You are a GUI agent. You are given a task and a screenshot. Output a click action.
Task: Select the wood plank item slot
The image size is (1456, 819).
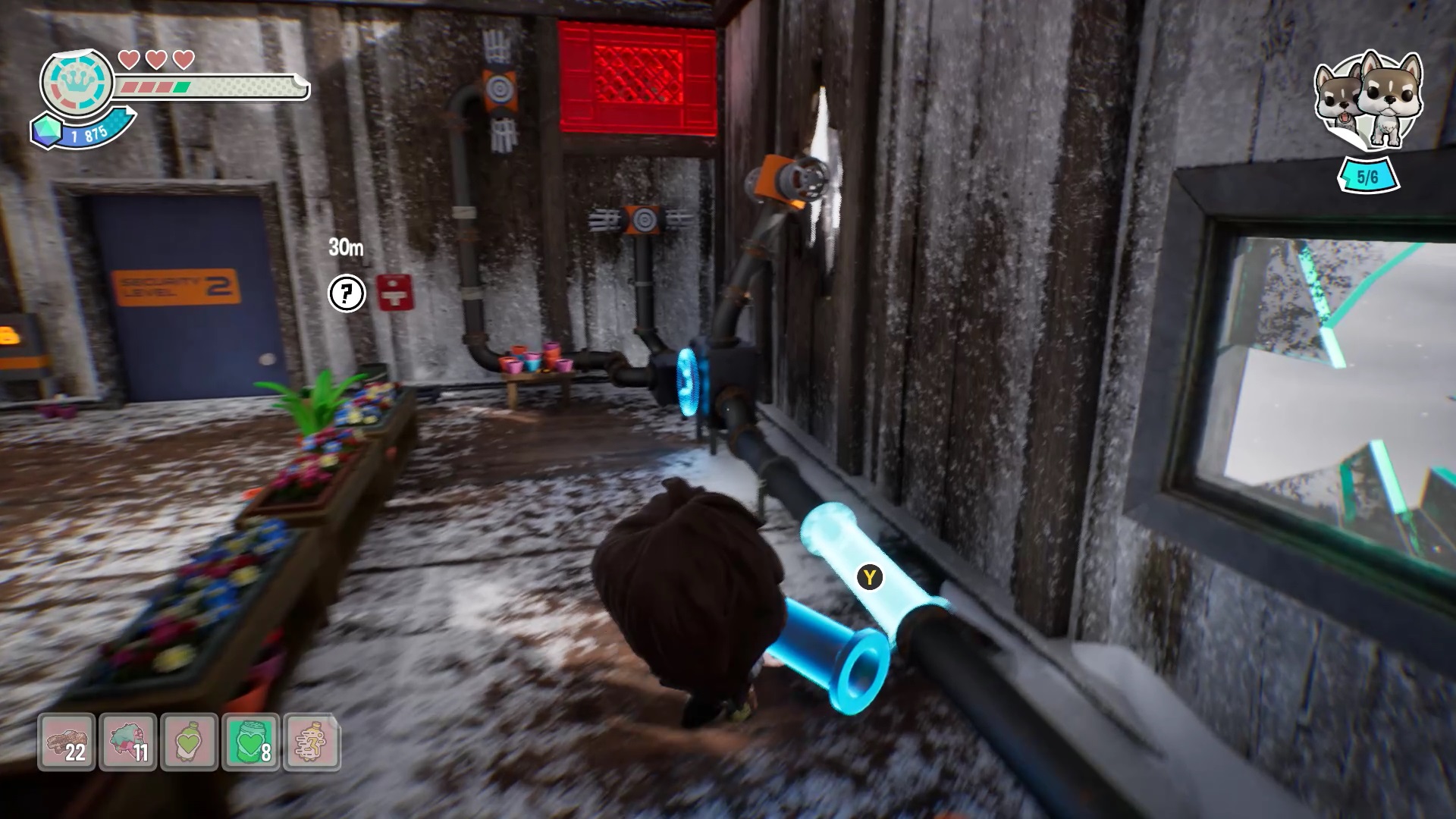point(67,742)
